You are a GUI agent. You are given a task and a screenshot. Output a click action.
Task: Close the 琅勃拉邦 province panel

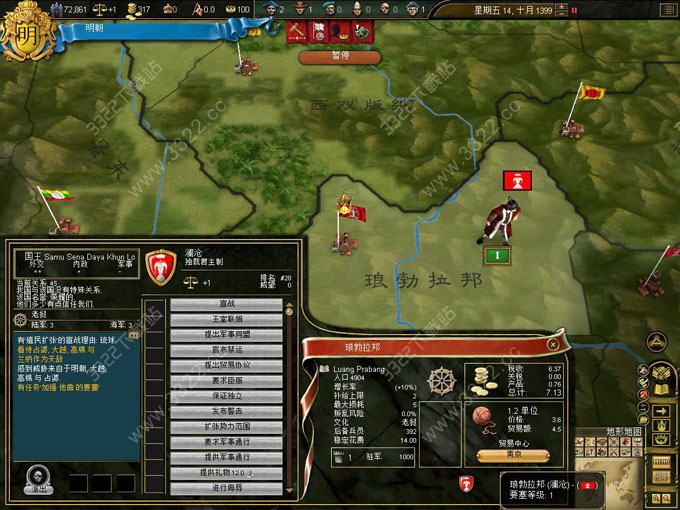[x=553, y=344]
